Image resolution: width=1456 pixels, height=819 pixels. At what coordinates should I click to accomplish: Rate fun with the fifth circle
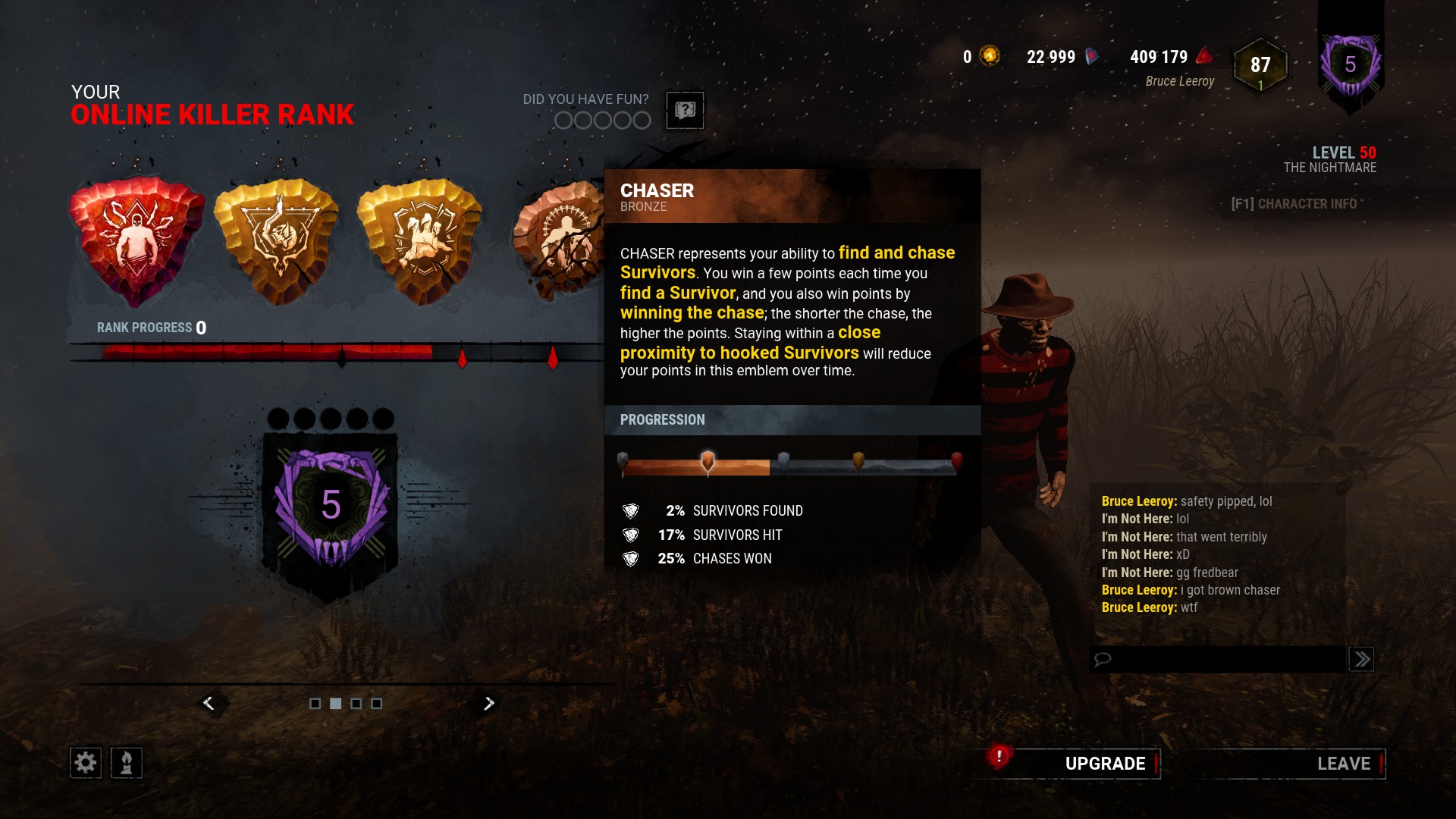point(642,121)
